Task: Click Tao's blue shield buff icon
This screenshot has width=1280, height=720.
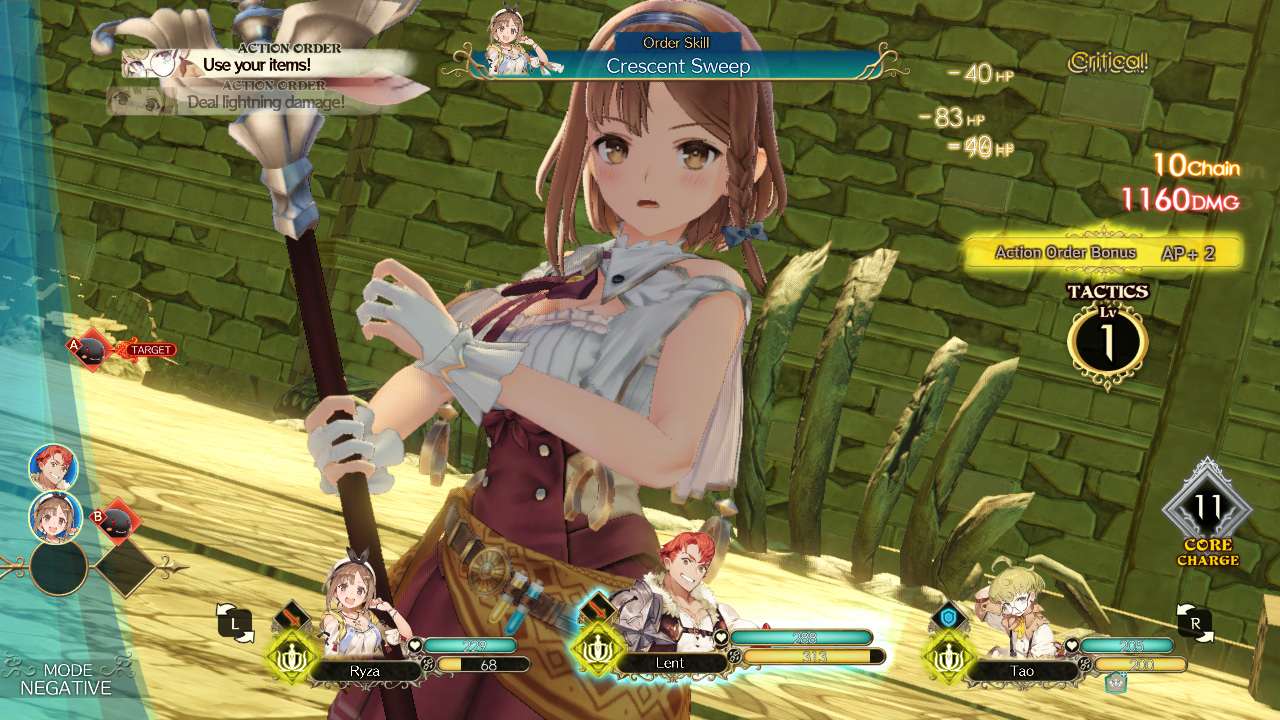Action: [948, 617]
